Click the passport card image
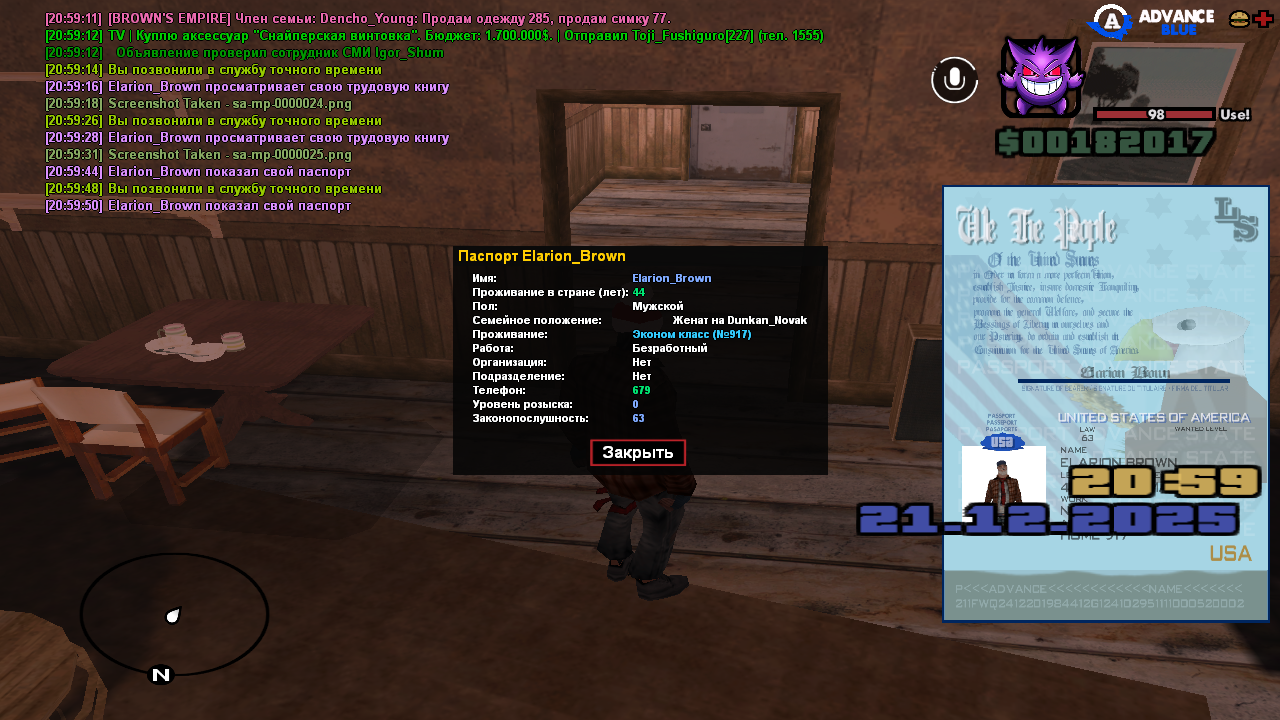The width and height of the screenshot is (1280, 720). (1105, 403)
